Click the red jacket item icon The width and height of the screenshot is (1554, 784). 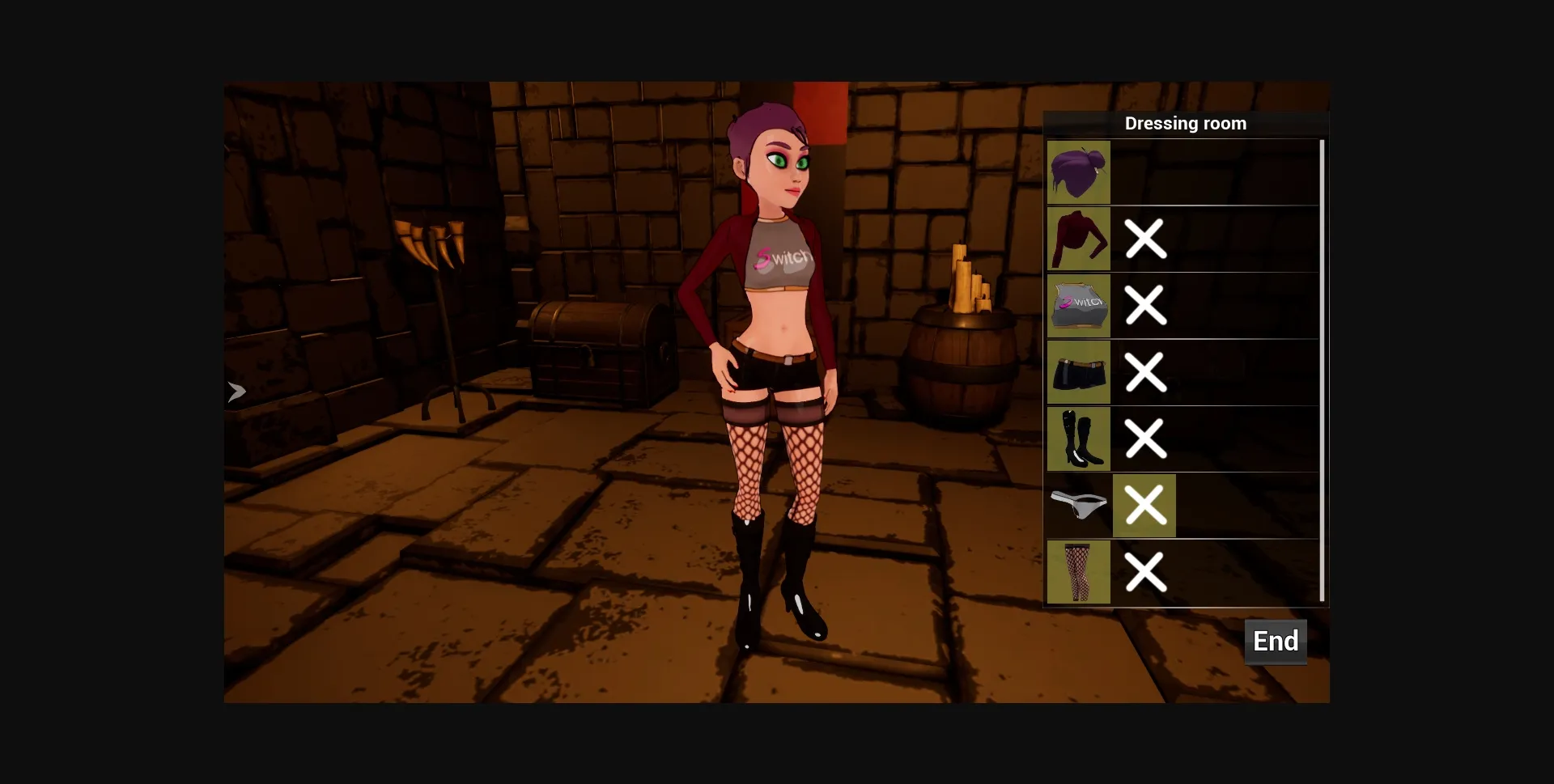coord(1078,239)
